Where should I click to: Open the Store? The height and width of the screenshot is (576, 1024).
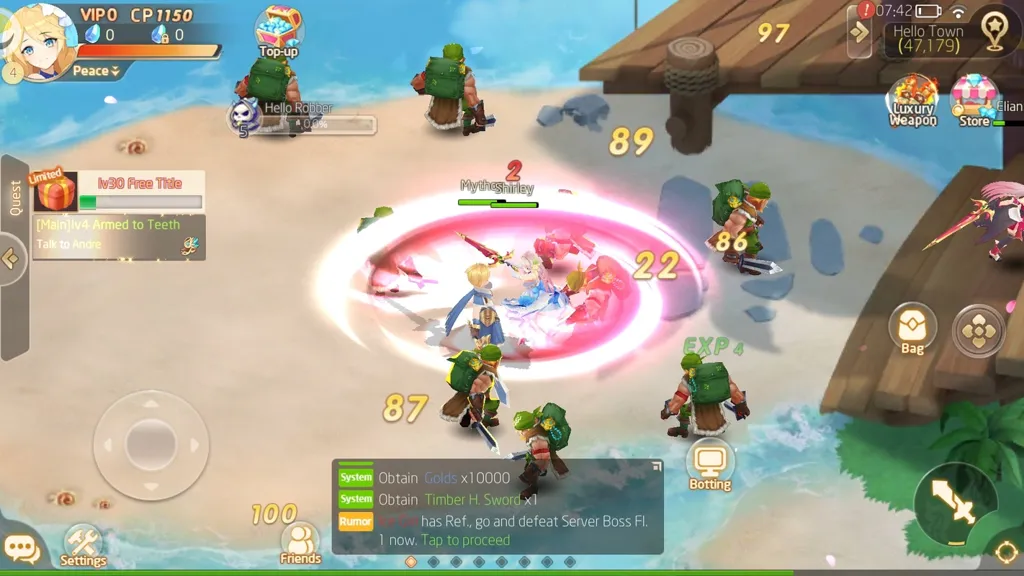click(974, 100)
